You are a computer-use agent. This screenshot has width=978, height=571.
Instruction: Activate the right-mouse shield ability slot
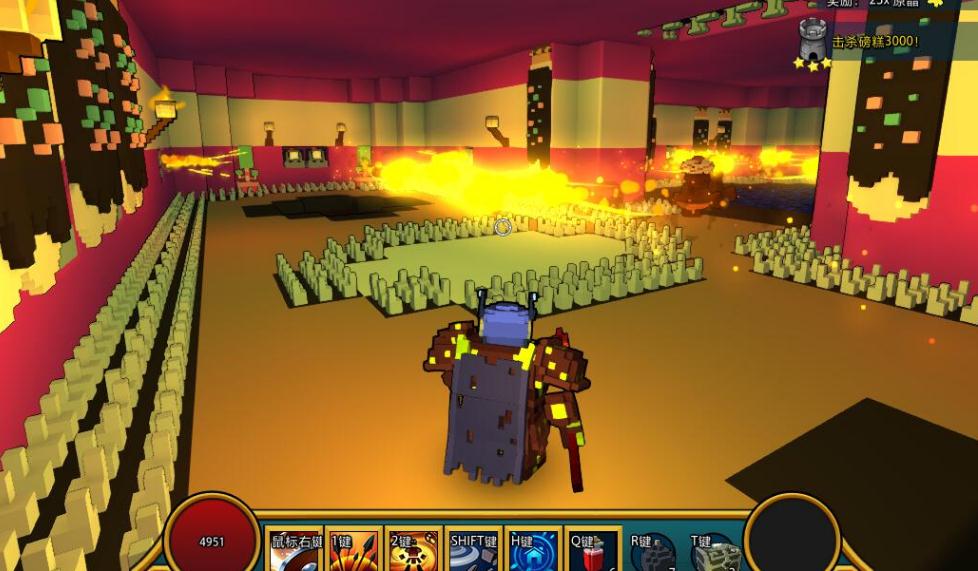tap(295, 552)
